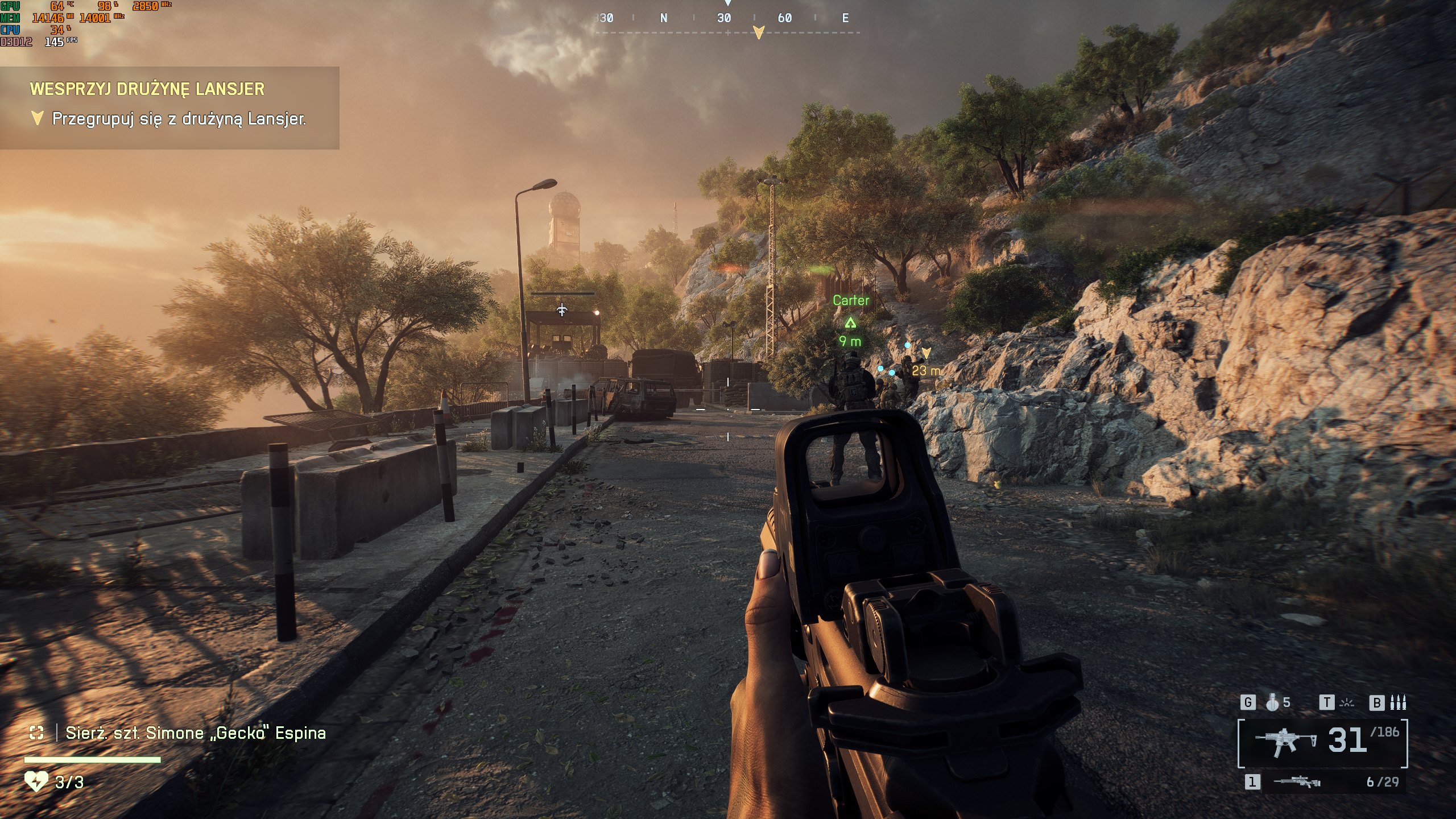Select the green Carter squadmate marker
The image size is (1456, 819).
coord(850,322)
